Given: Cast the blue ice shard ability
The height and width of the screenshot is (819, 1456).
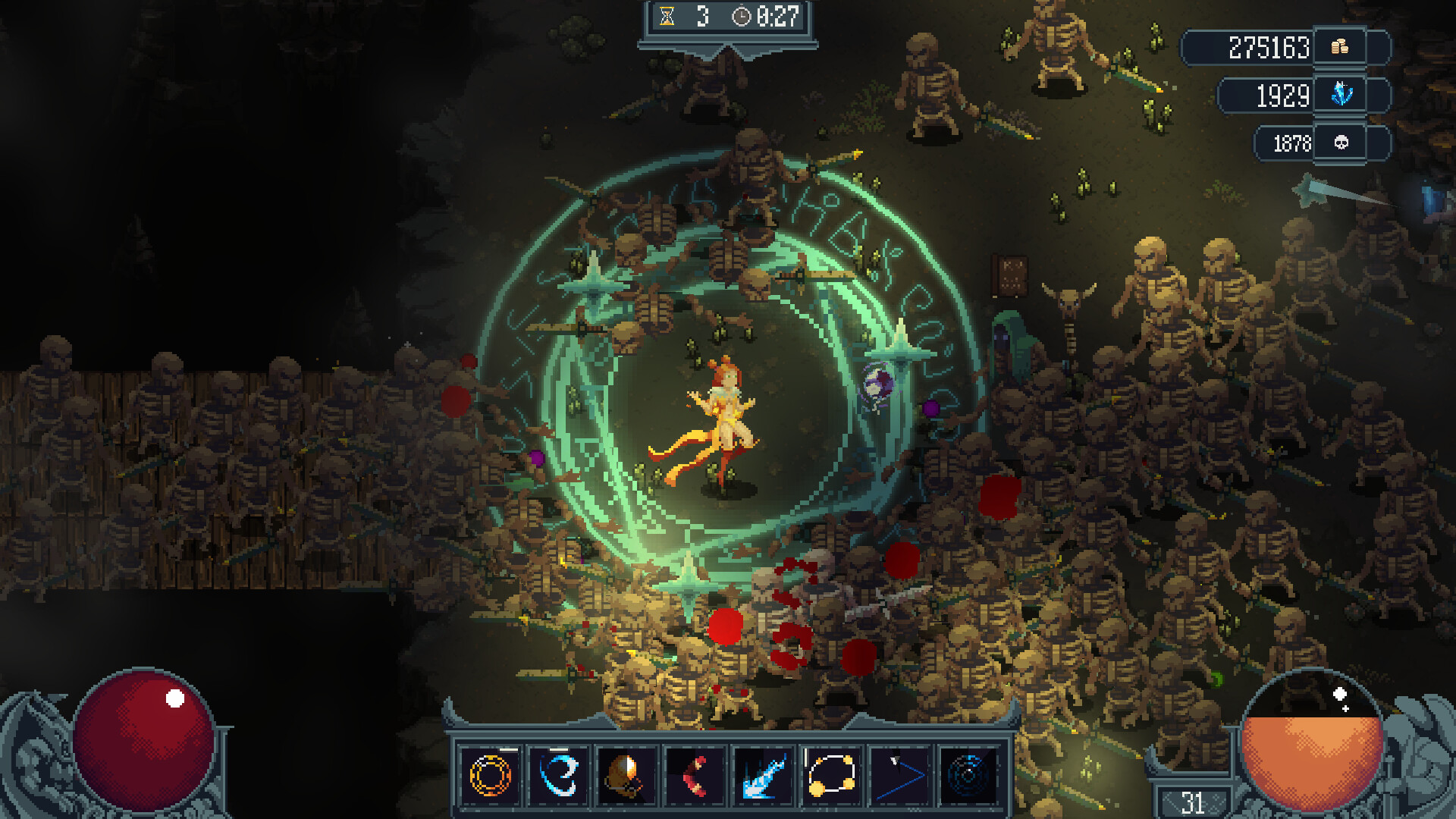Looking at the screenshot, I should pyautogui.click(x=763, y=776).
